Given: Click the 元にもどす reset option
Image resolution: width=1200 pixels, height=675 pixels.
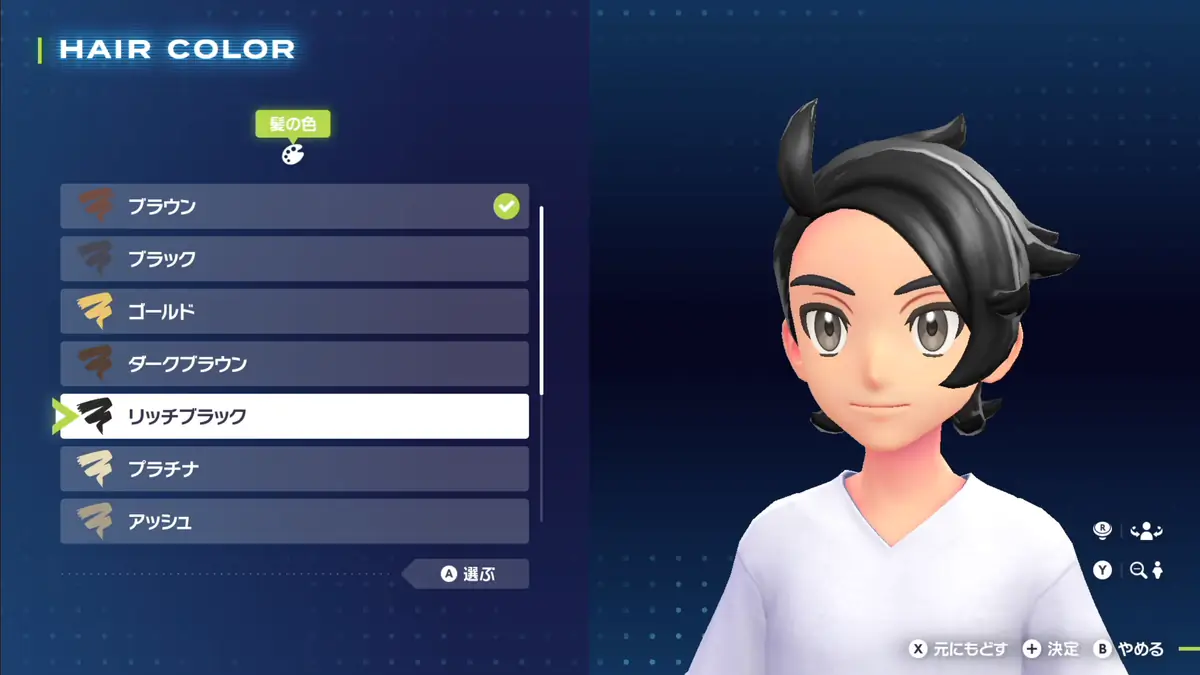Looking at the screenshot, I should coord(957,649).
